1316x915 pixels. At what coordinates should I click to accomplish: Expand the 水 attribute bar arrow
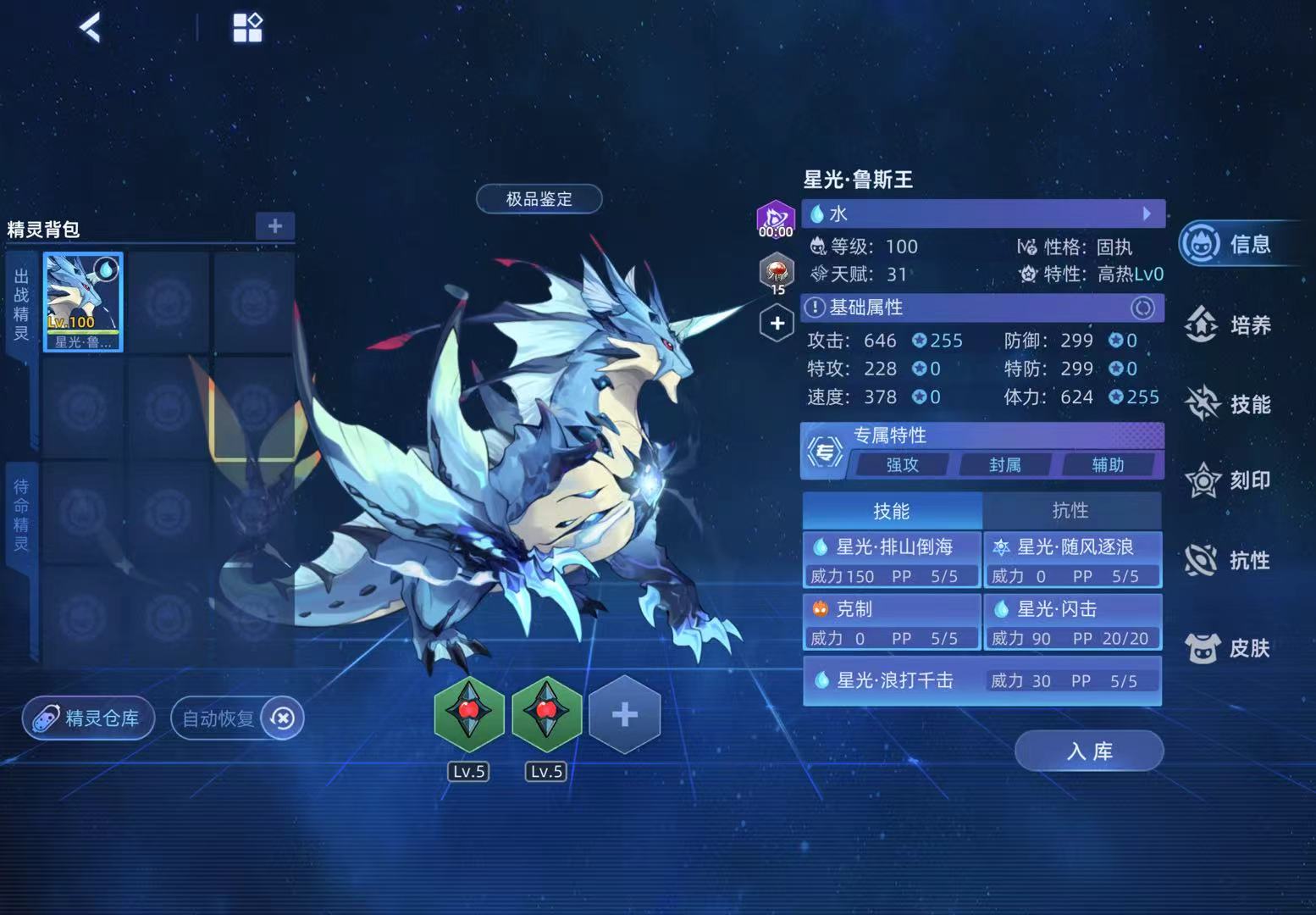1147,213
